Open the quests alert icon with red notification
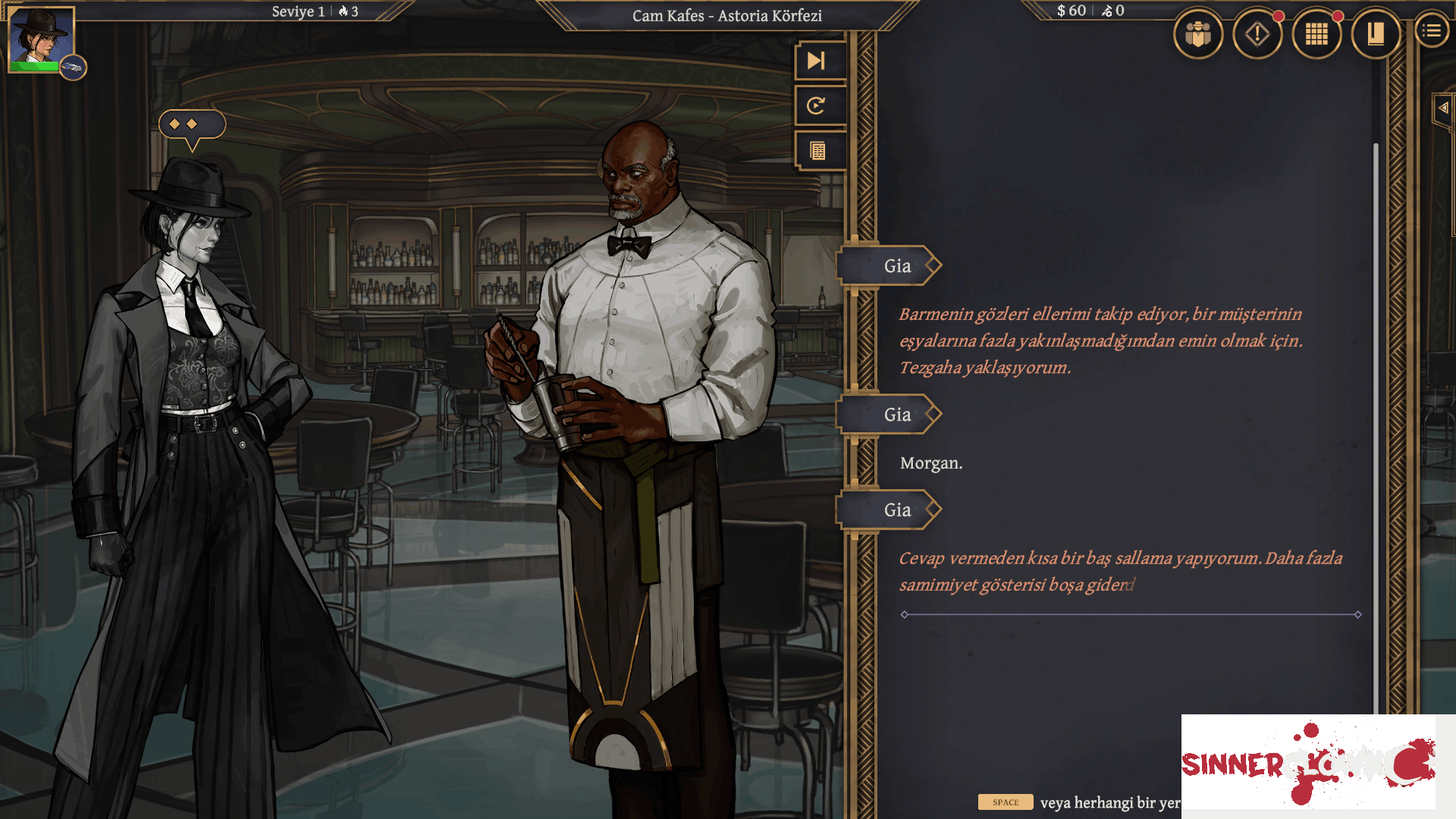The height and width of the screenshot is (819, 1456). (1257, 34)
